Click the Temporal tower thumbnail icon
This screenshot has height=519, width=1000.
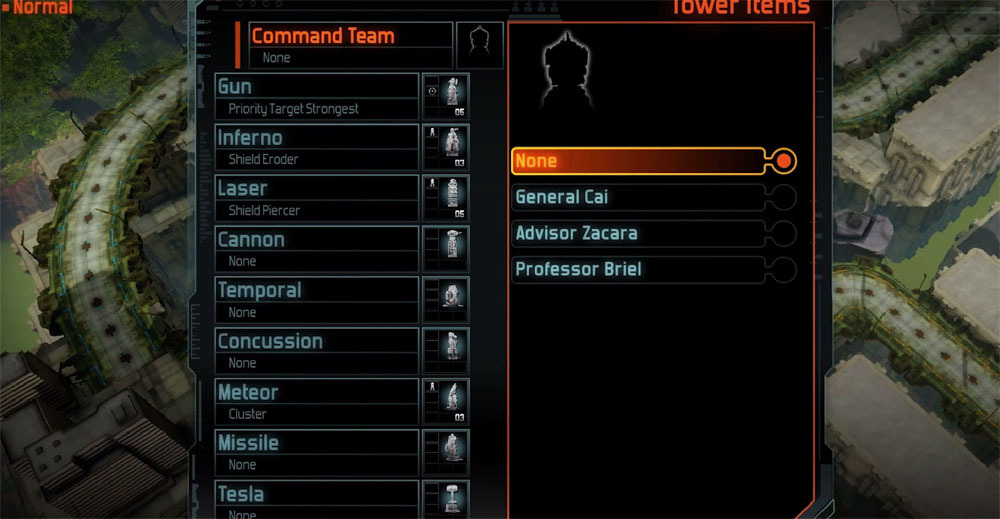[448, 300]
